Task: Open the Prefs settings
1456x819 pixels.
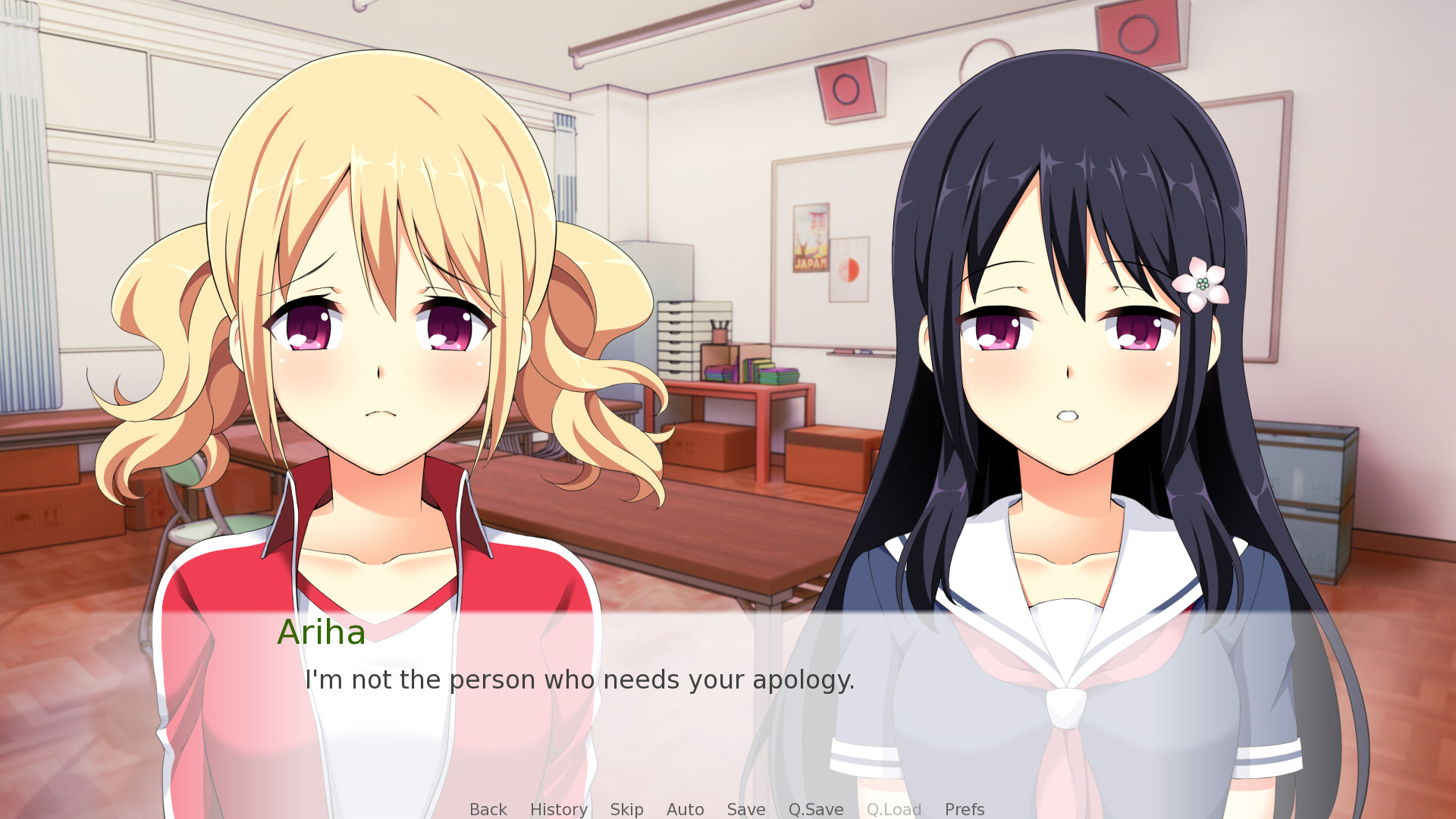Action: point(964,809)
